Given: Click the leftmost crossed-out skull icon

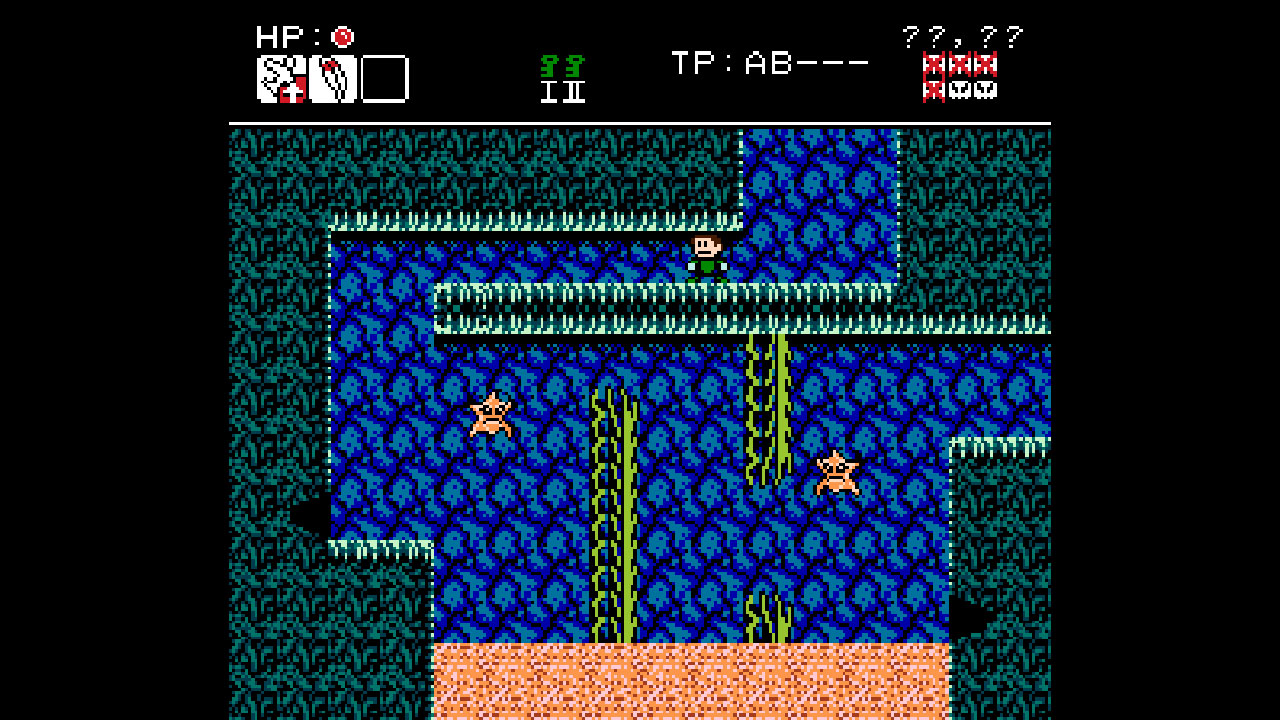Looking at the screenshot, I should click(x=933, y=65).
